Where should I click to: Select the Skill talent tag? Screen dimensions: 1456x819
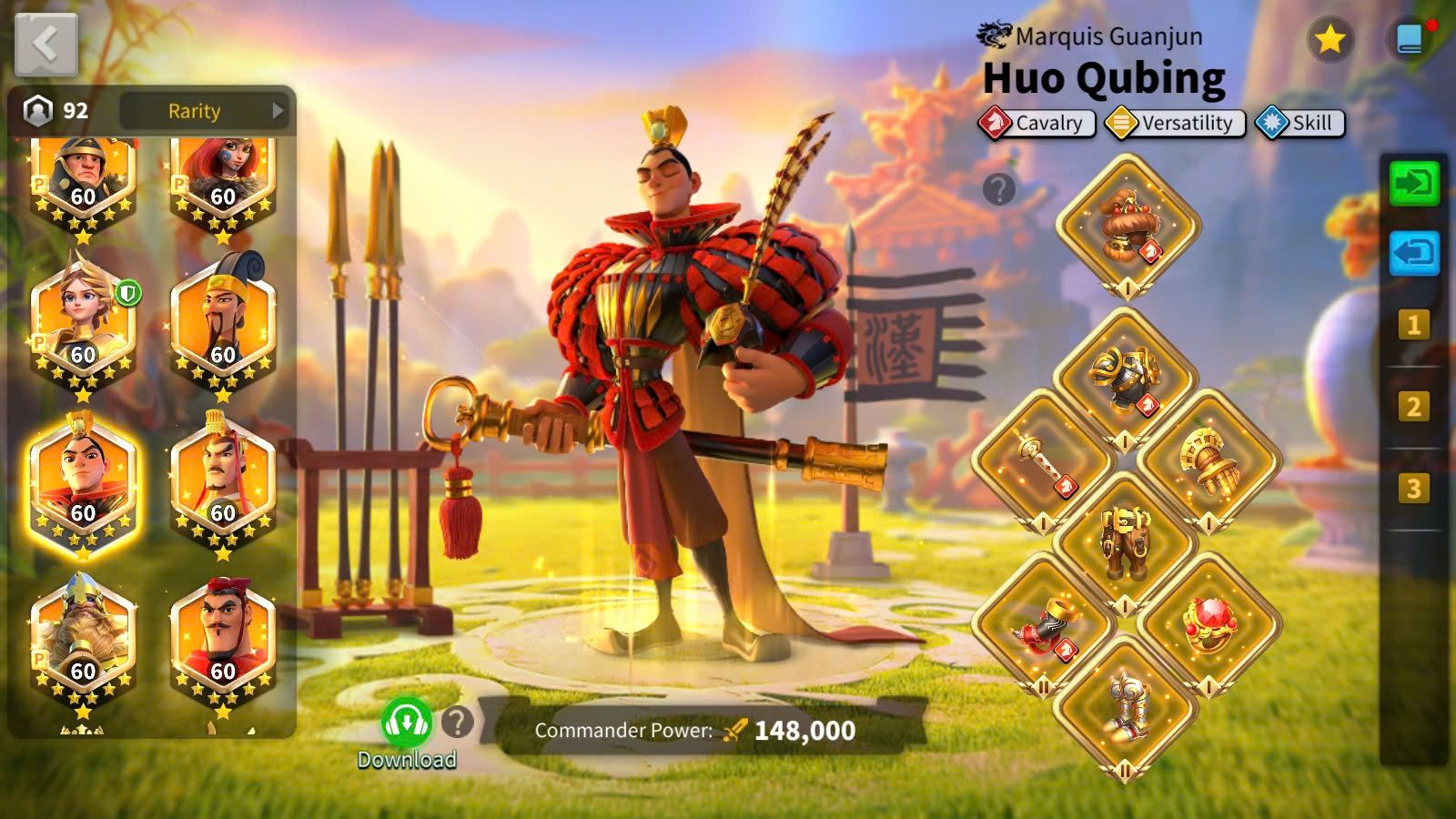click(x=1299, y=123)
